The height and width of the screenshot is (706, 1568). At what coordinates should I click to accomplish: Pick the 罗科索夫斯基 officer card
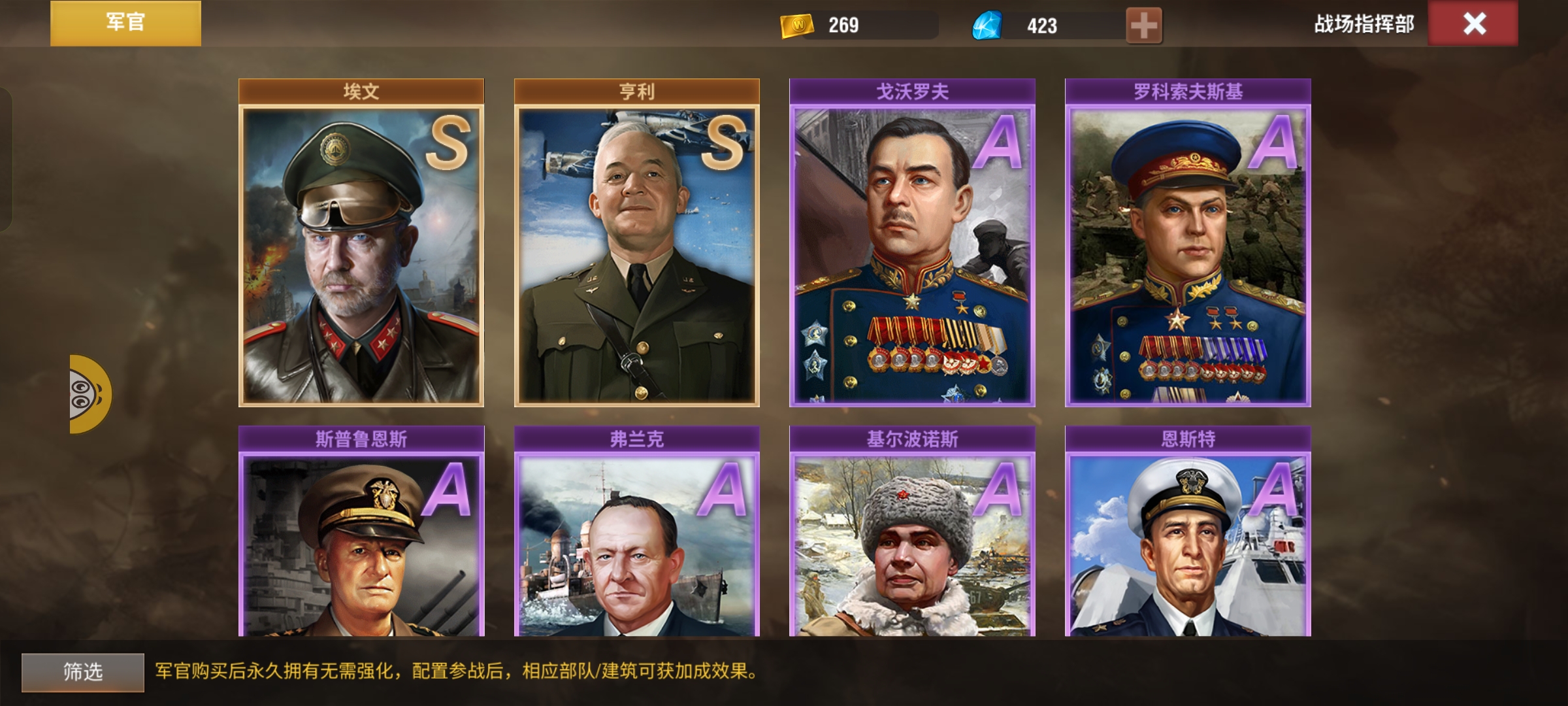(1188, 248)
